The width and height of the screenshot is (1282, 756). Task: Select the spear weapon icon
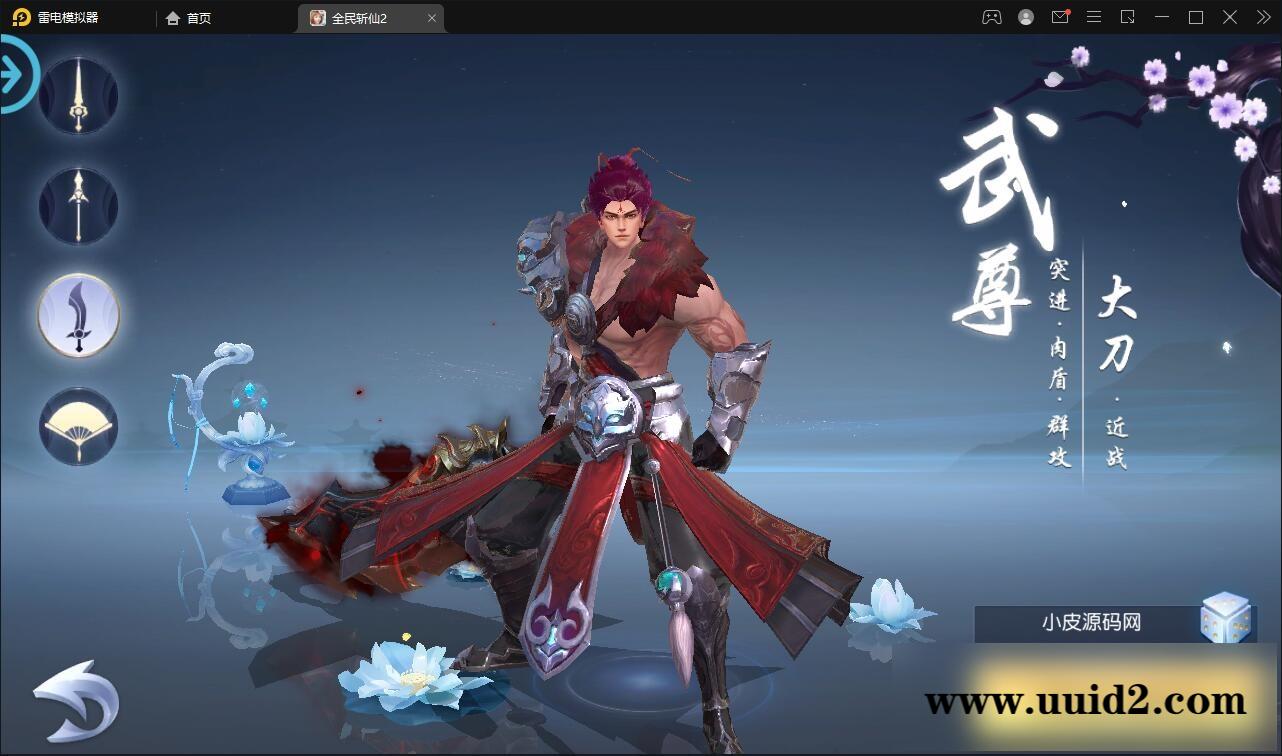click(77, 205)
